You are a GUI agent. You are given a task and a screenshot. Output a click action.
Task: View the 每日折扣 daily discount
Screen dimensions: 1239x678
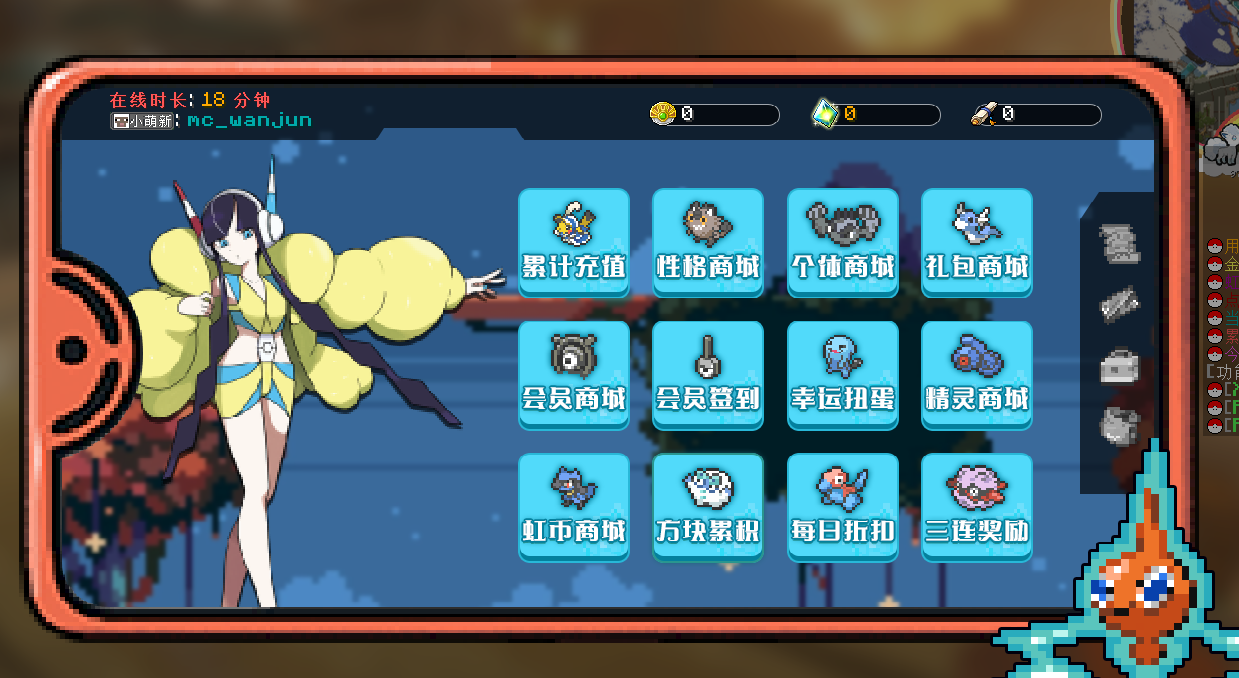[842, 507]
